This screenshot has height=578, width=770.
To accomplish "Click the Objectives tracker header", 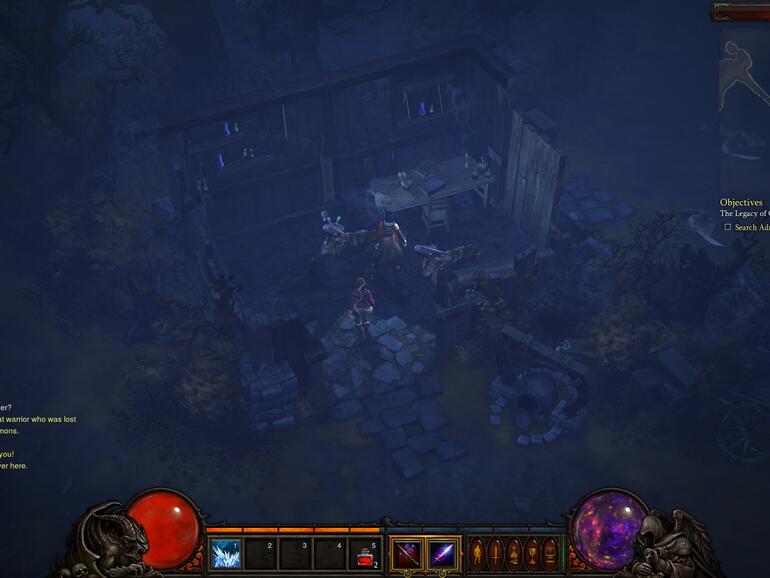I will pos(741,202).
